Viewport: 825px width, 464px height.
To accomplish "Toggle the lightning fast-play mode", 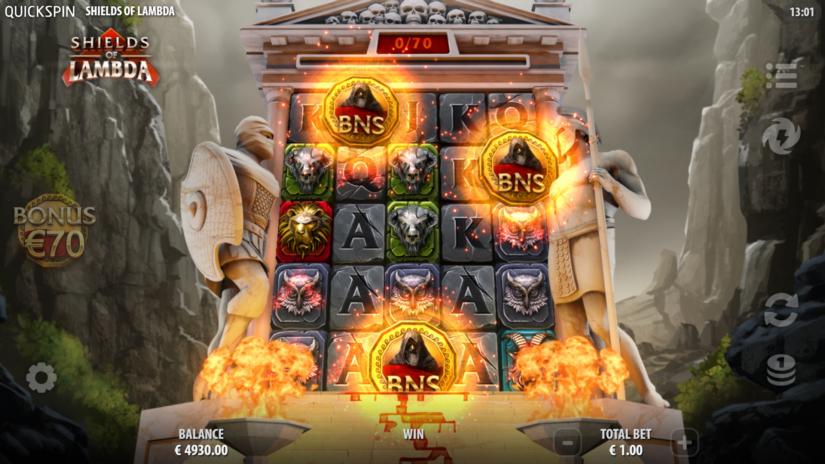I will coord(781,135).
